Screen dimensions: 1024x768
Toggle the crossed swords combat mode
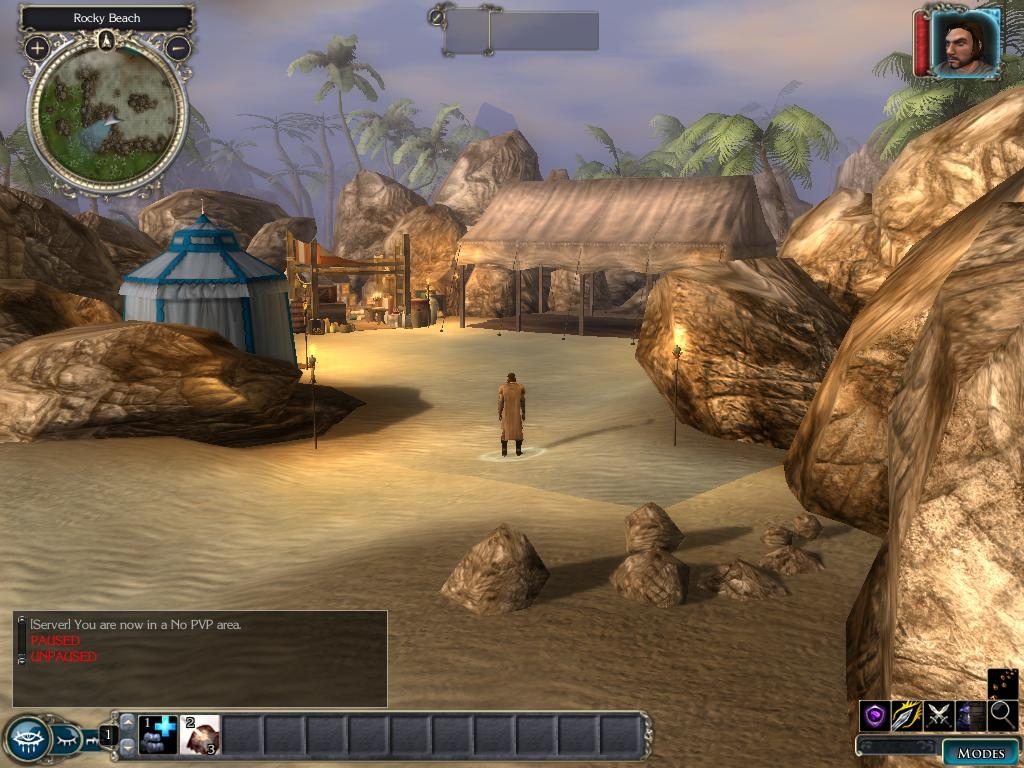(939, 715)
